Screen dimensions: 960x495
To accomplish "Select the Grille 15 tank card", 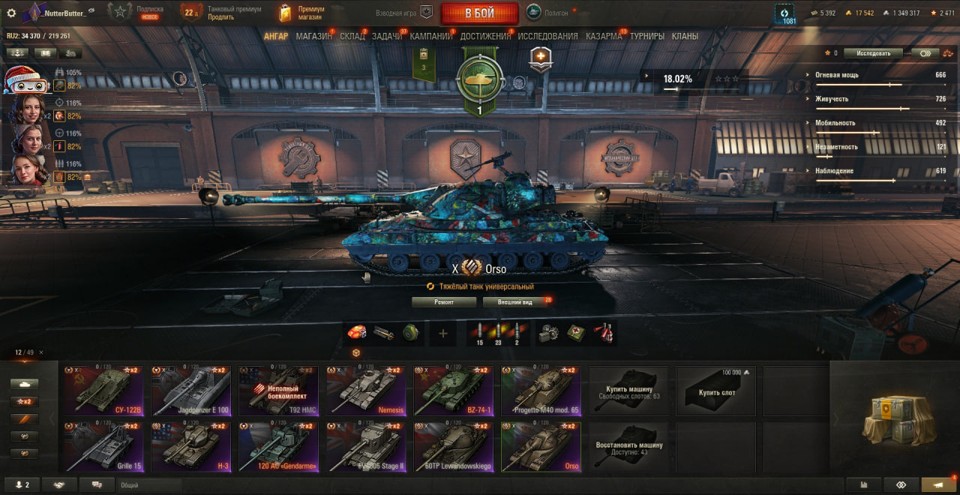I will [x=104, y=445].
